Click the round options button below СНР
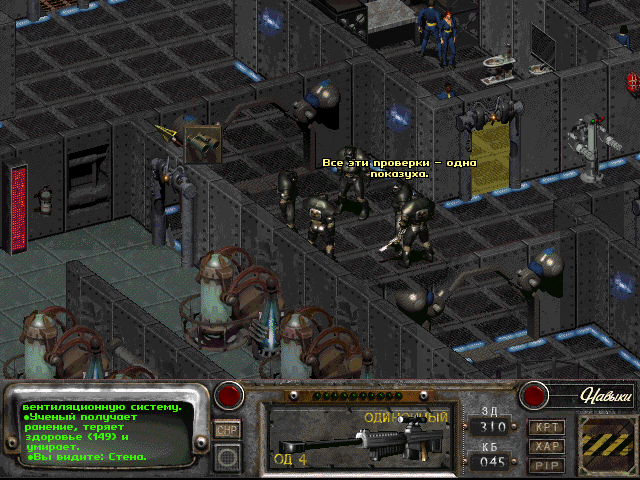This screenshot has width=640, height=480. pos(228,456)
